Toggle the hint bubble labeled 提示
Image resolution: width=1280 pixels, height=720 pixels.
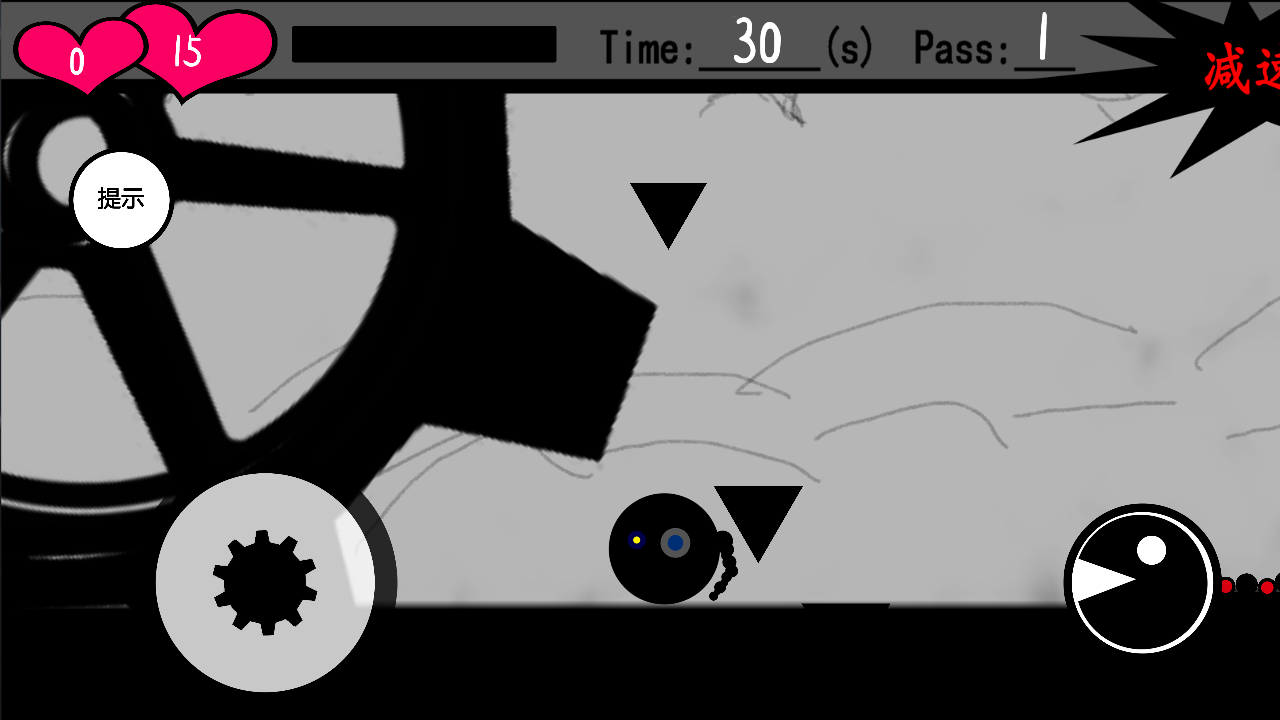click(x=120, y=198)
